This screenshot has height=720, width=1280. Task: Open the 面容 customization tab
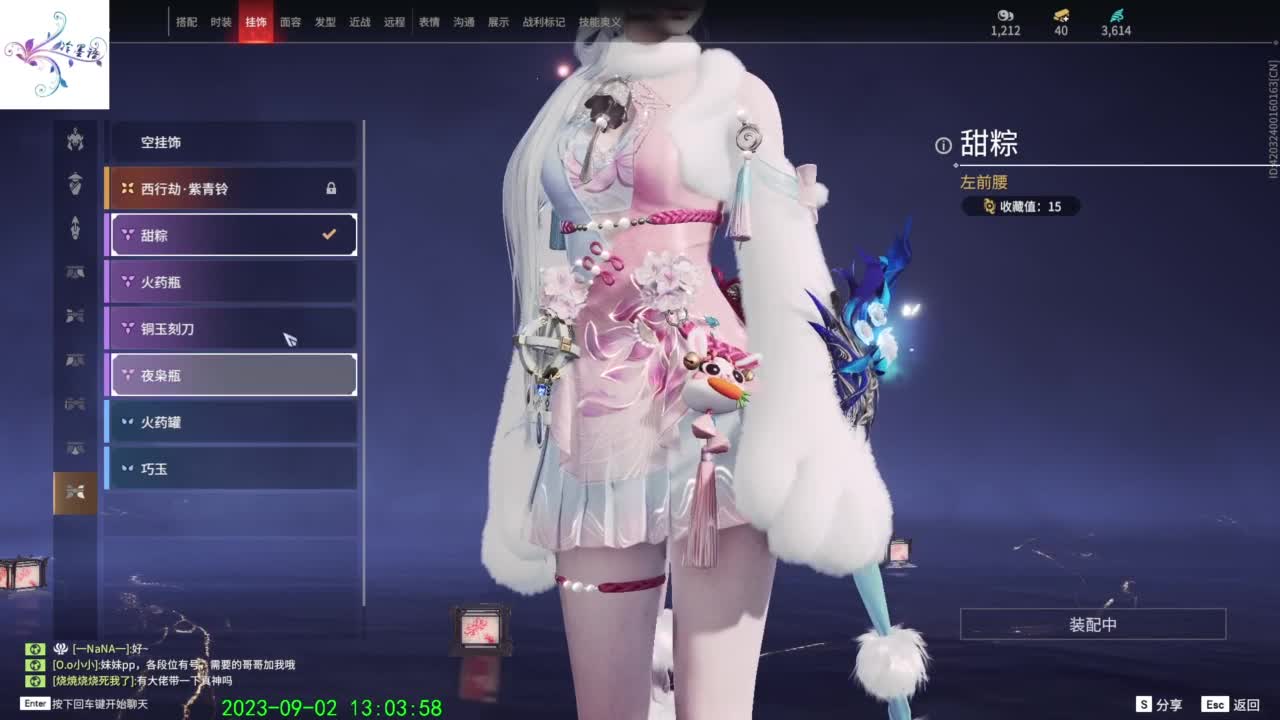[289, 20]
